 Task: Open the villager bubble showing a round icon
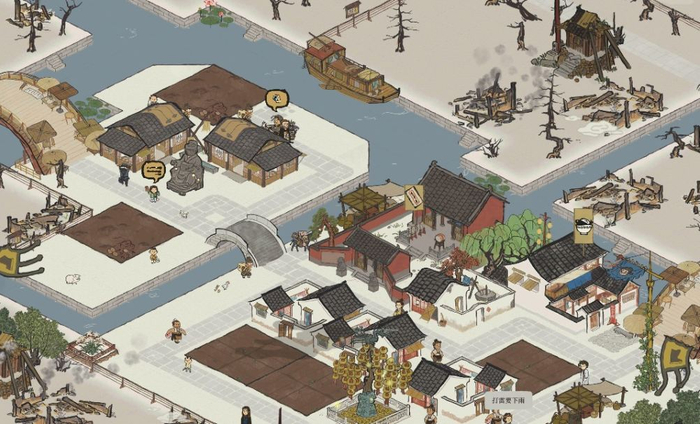(x=277, y=98)
